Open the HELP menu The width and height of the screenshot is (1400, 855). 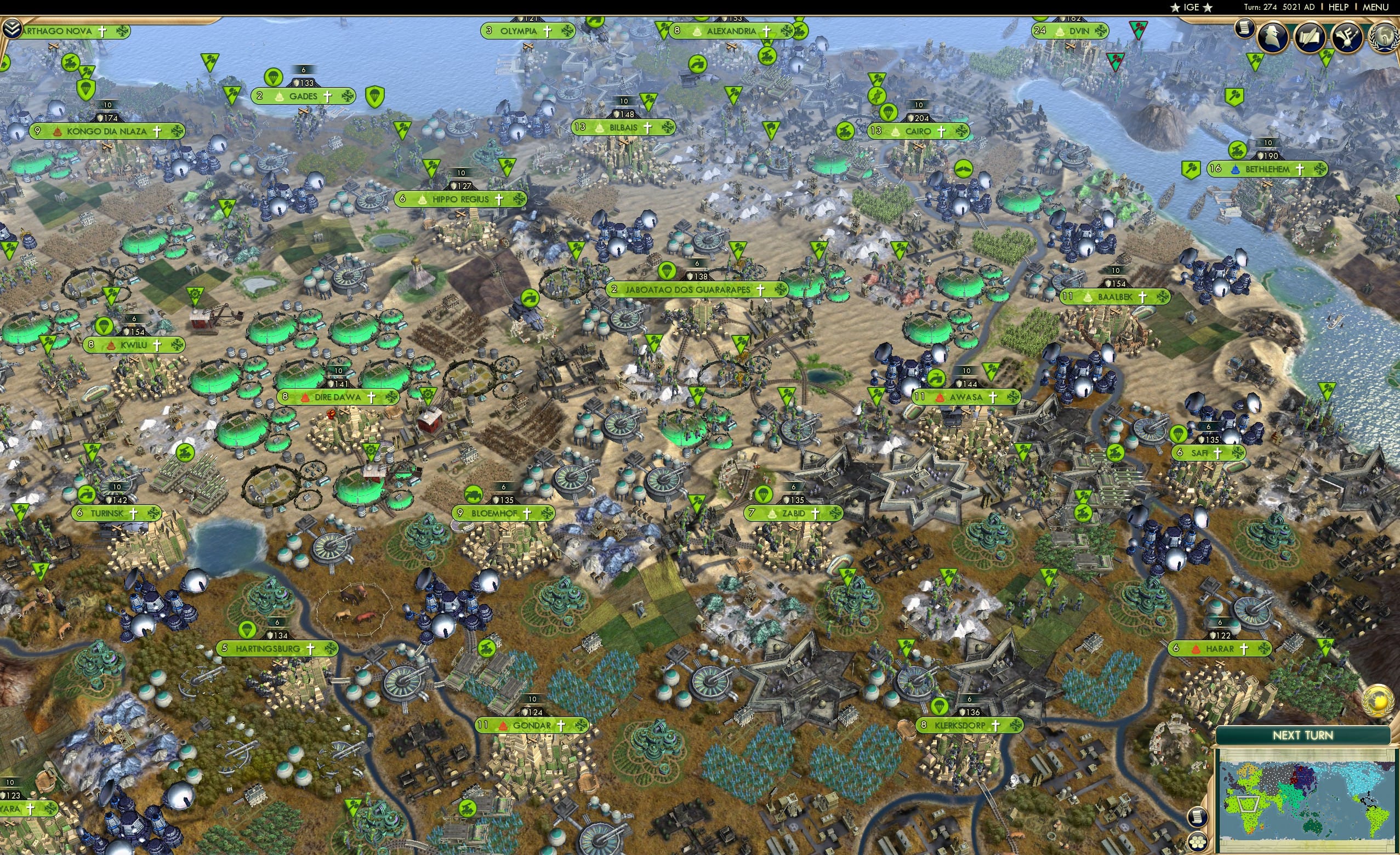pos(1339,7)
